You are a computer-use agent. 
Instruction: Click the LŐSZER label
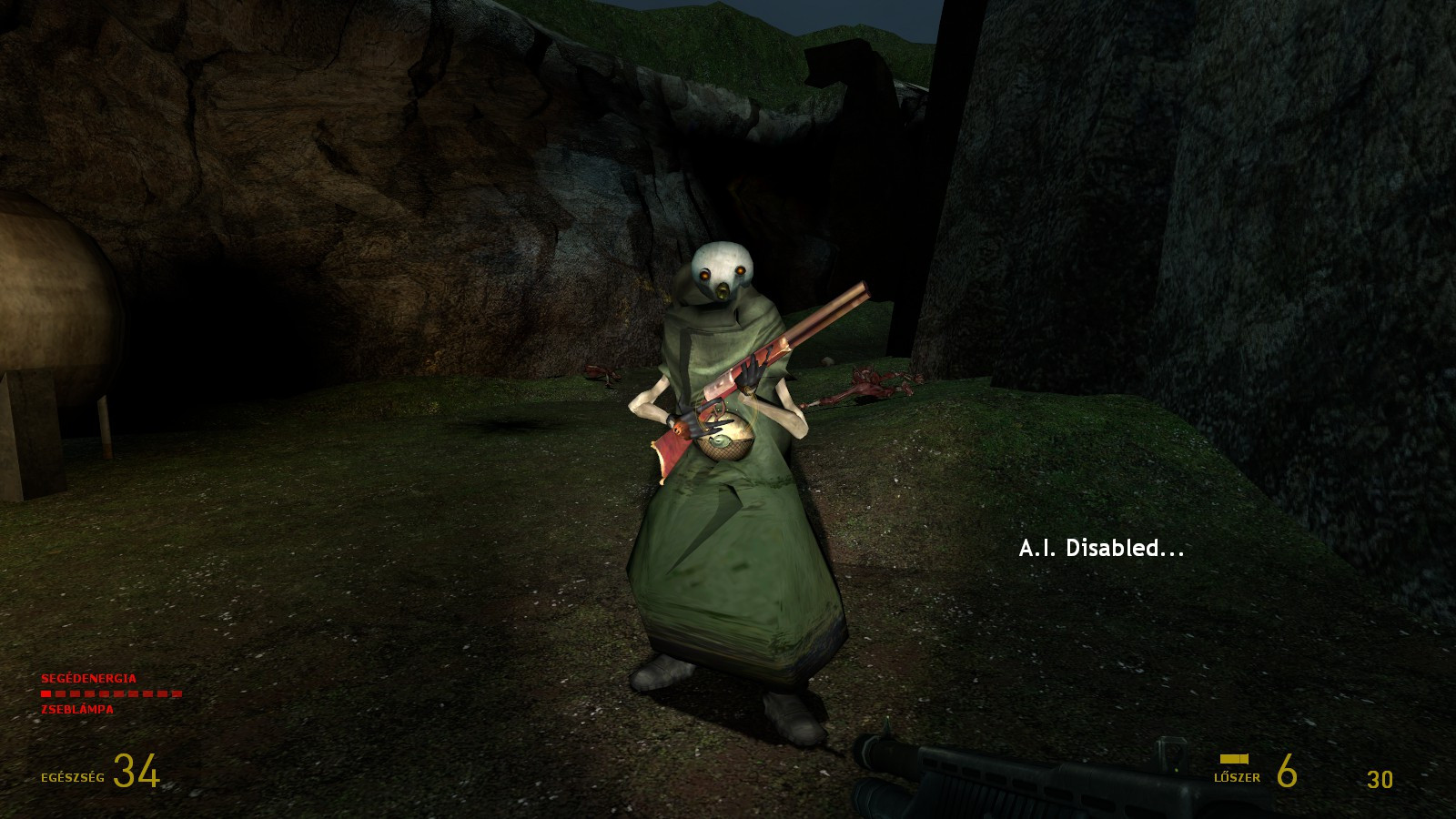coord(1236,778)
